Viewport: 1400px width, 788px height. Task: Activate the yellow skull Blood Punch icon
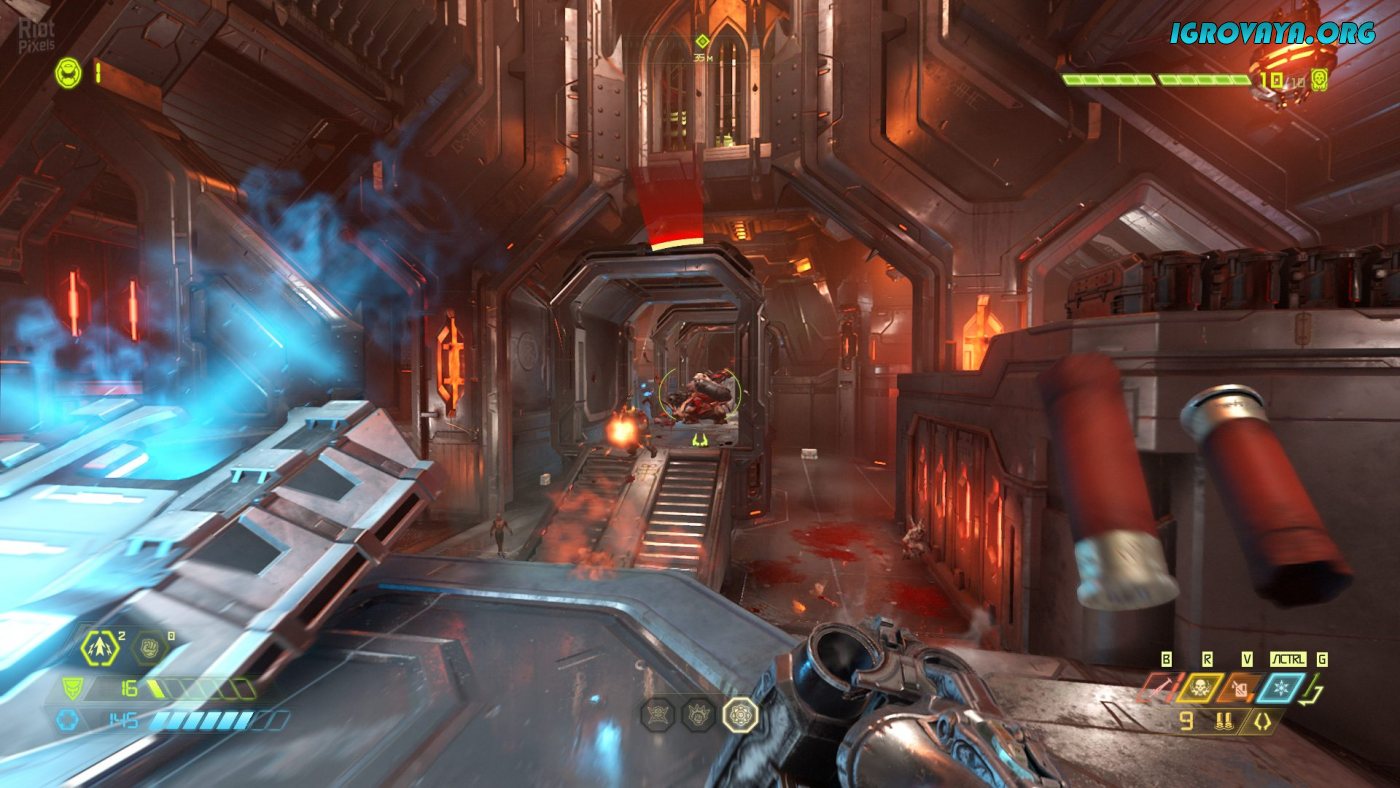(1200, 687)
